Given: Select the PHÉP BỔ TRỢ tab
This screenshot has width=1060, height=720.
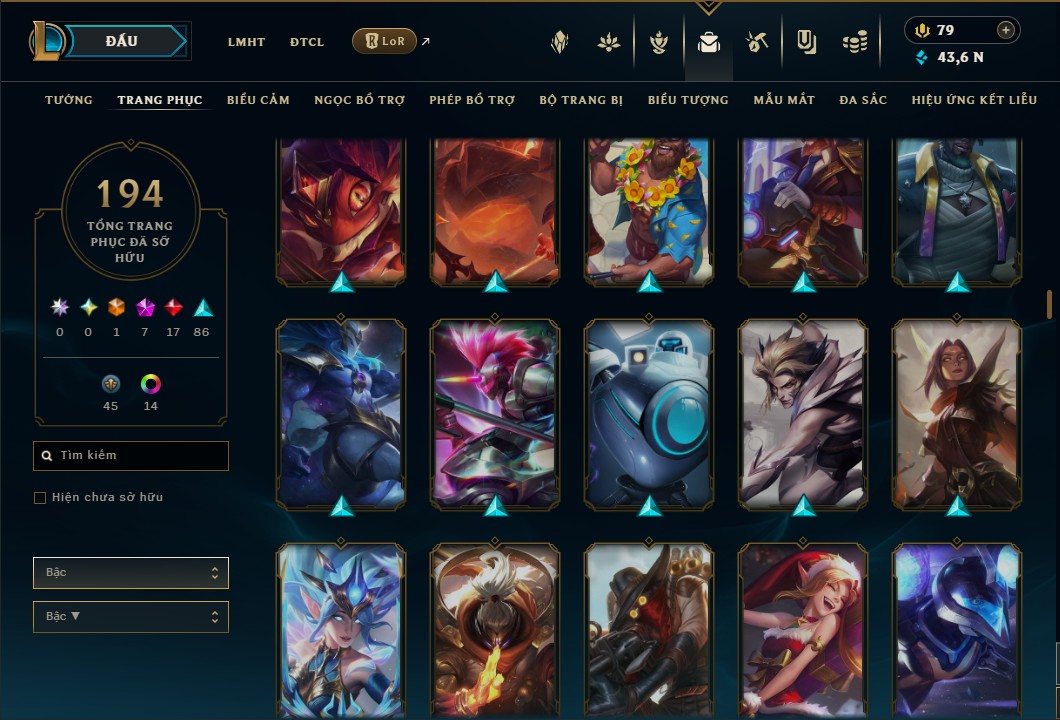Looking at the screenshot, I should click(x=472, y=100).
